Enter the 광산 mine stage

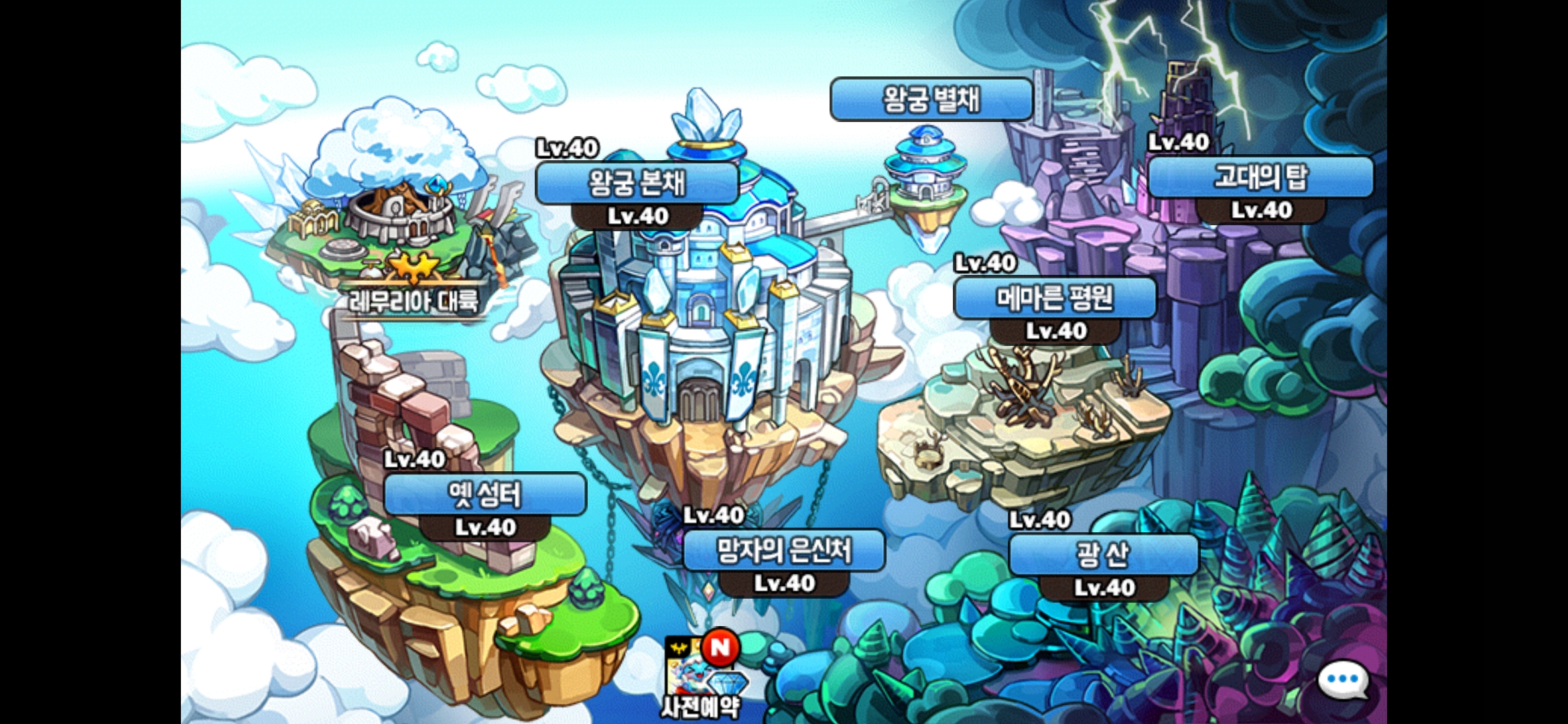point(1103,554)
